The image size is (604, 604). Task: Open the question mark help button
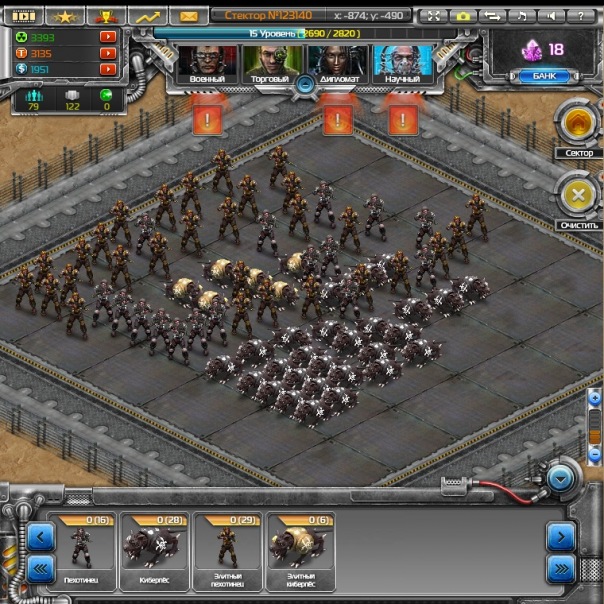[578, 16]
